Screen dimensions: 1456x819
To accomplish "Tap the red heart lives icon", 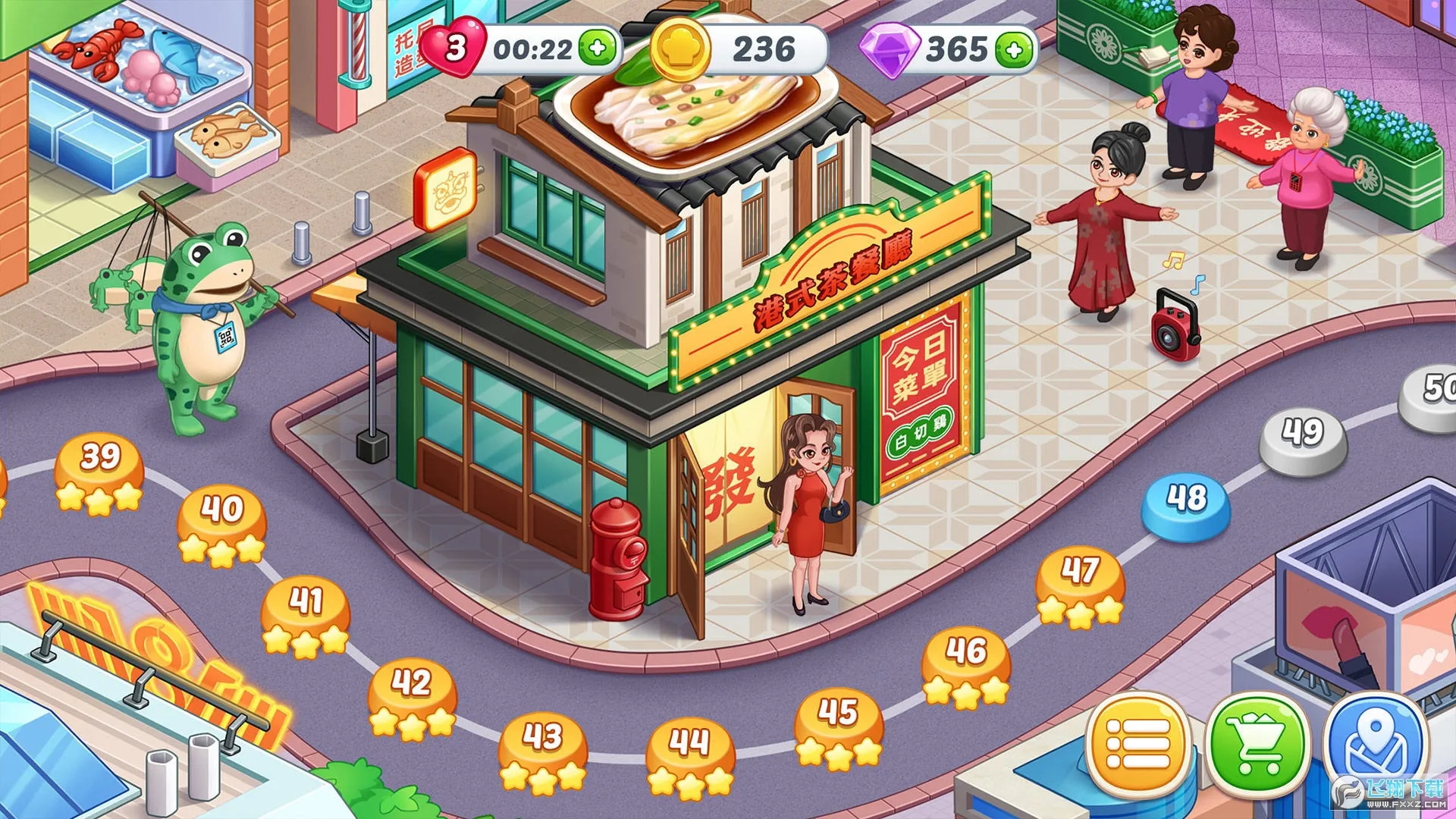I will [x=454, y=48].
